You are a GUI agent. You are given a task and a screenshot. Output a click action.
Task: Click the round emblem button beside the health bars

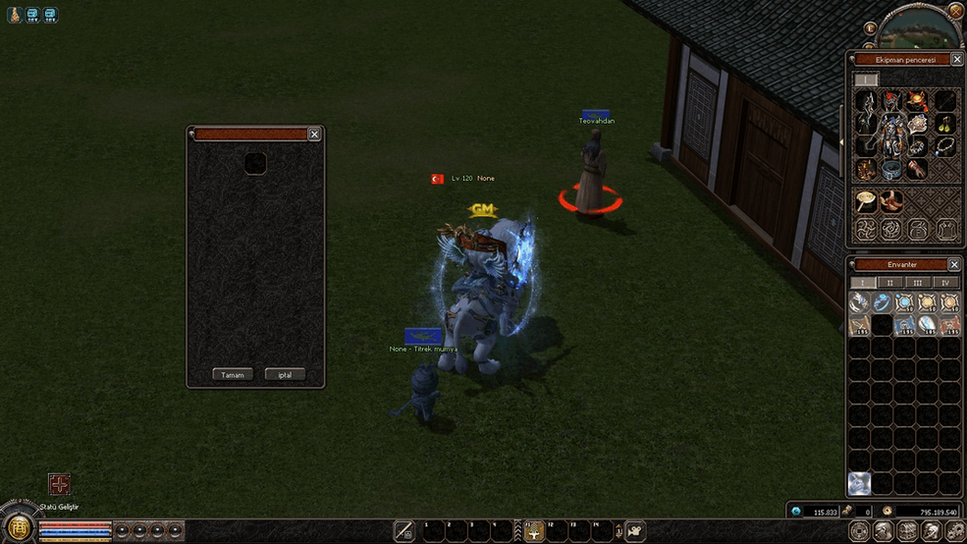[x=18, y=526]
